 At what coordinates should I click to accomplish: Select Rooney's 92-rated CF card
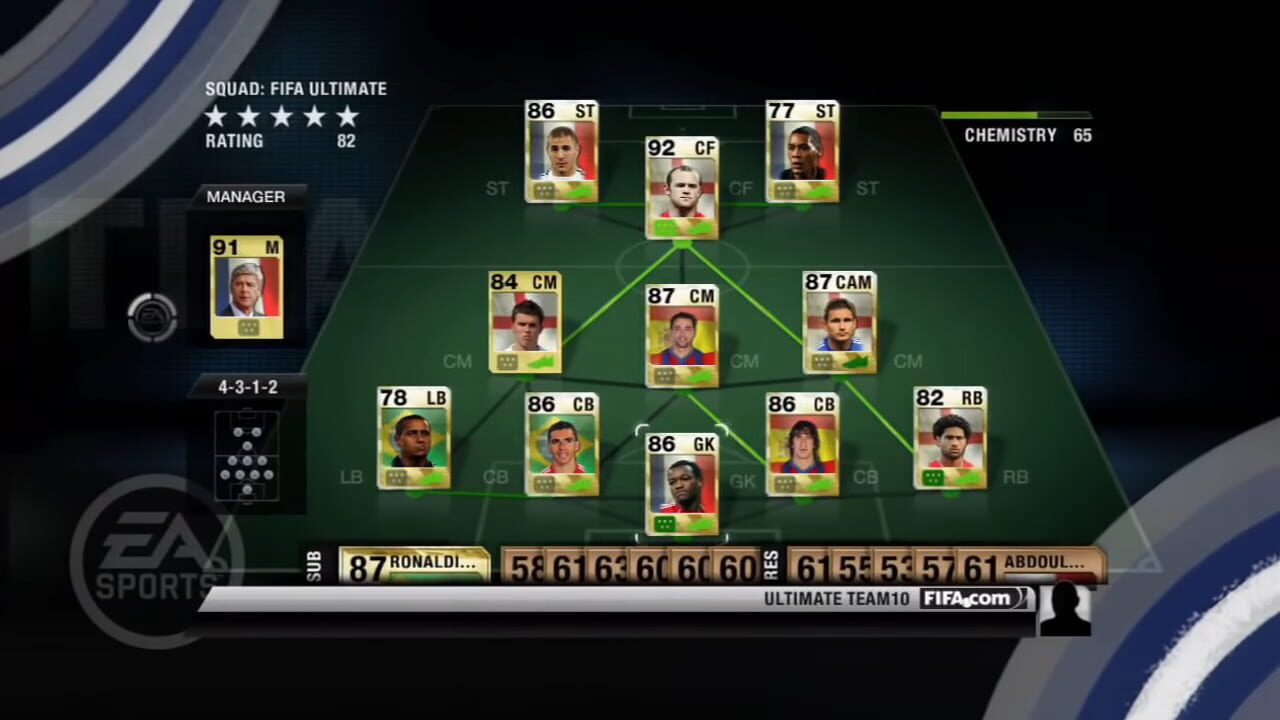(x=682, y=190)
